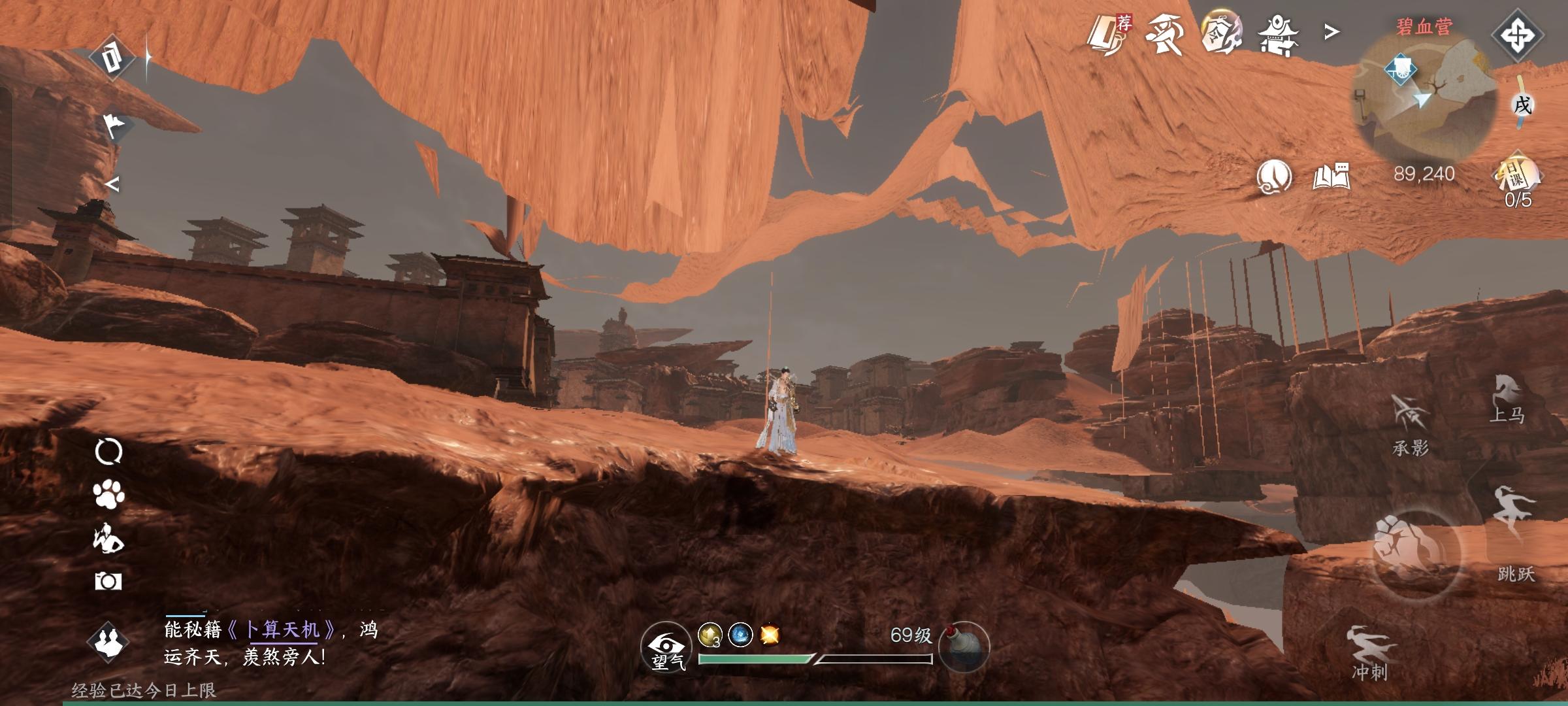The width and height of the screenshot is (1568, 706).
Task: Open the paw print pet icon
Action: pos(108,495)
